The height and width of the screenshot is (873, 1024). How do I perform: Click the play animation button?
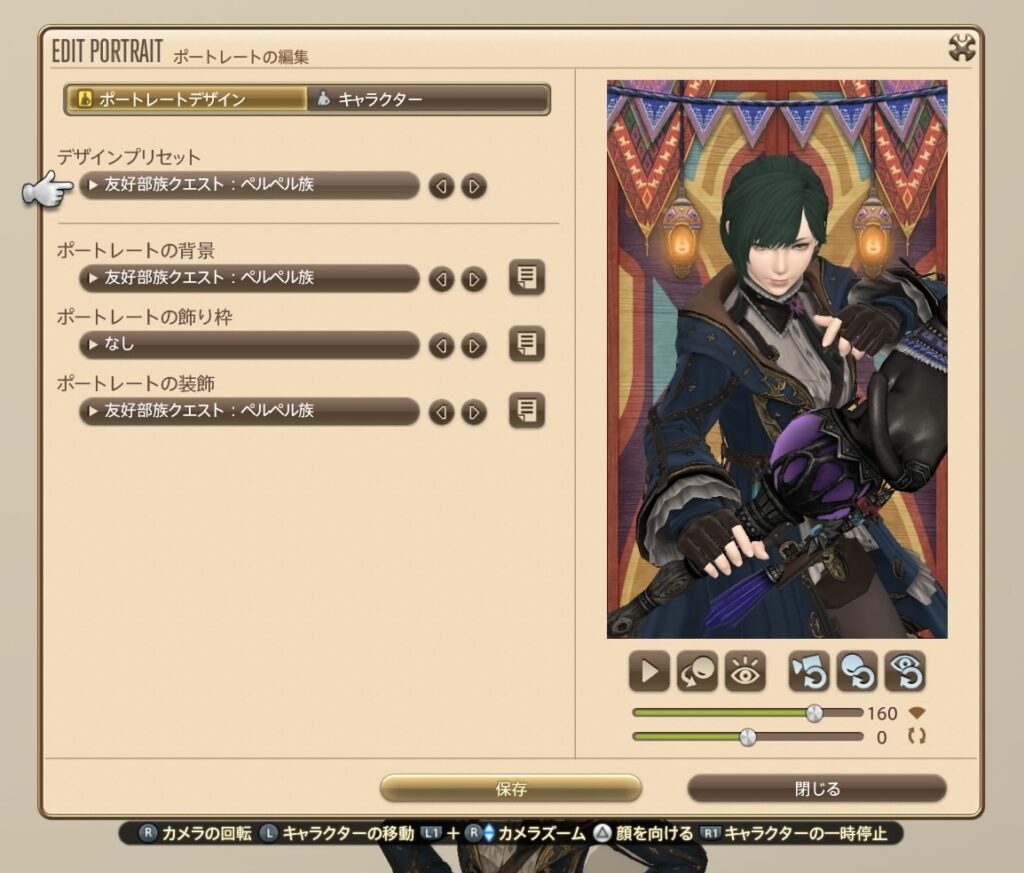pos(649,671)
